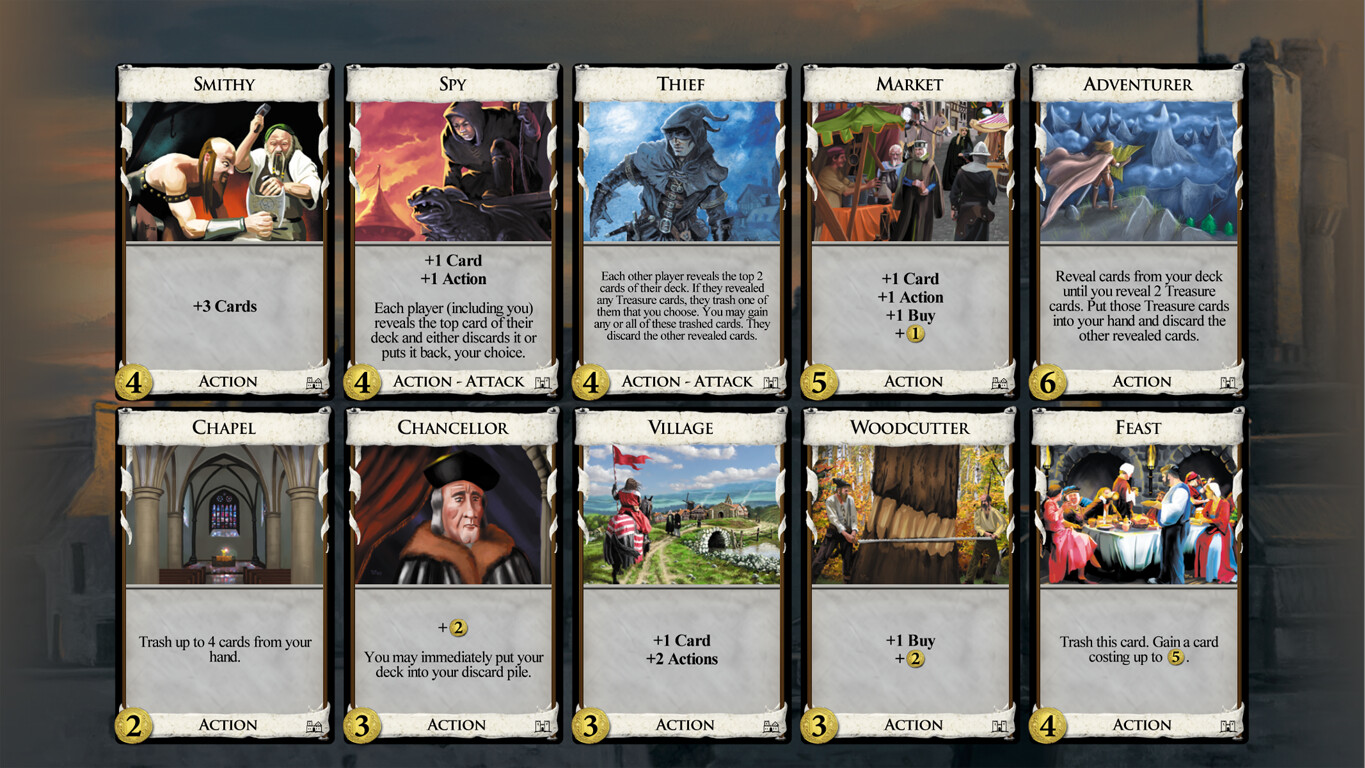
Task: Click the expansion icon on the Thief card
Action: [770, 381]
